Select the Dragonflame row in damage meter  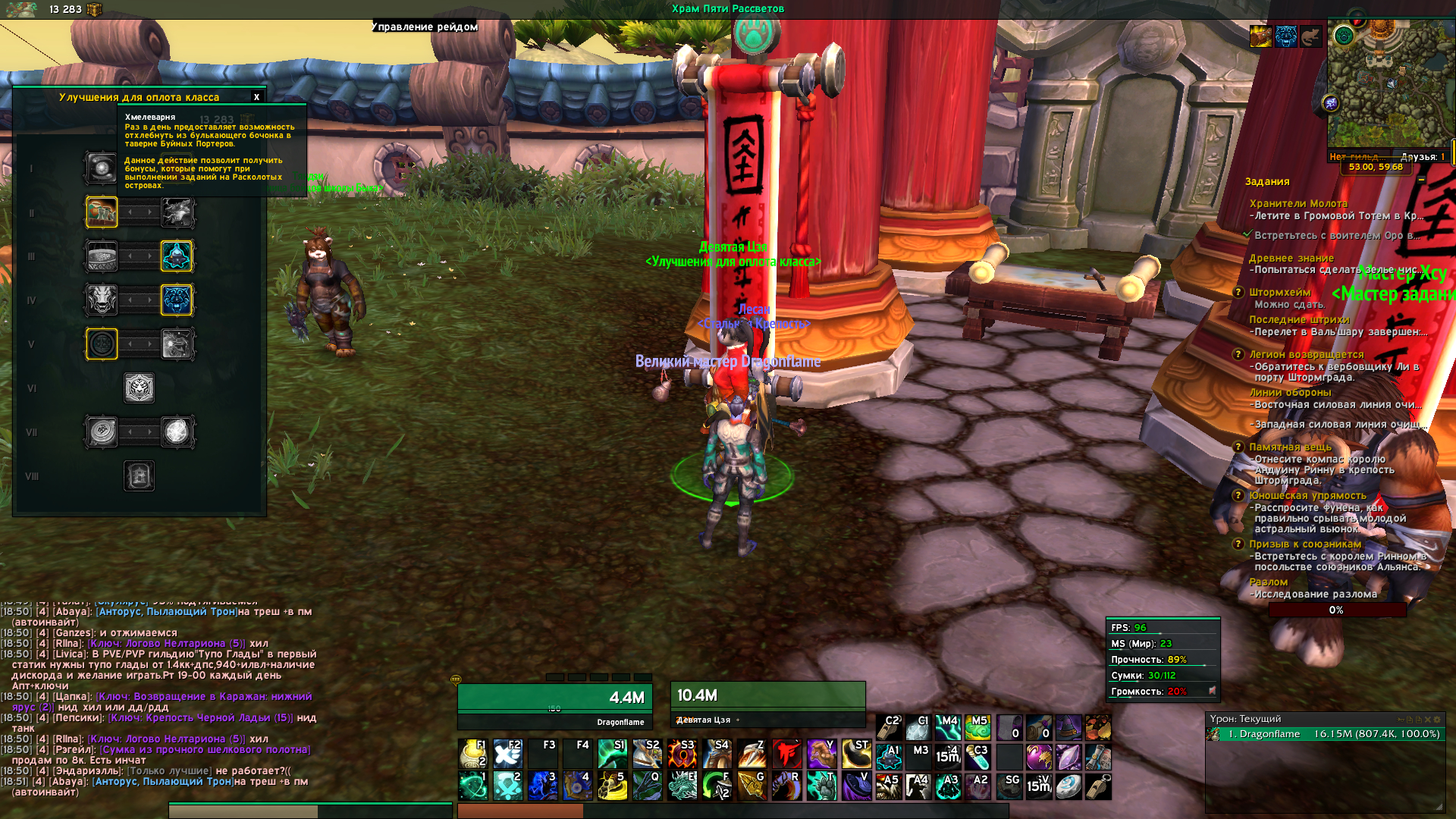pos(1324,734)
